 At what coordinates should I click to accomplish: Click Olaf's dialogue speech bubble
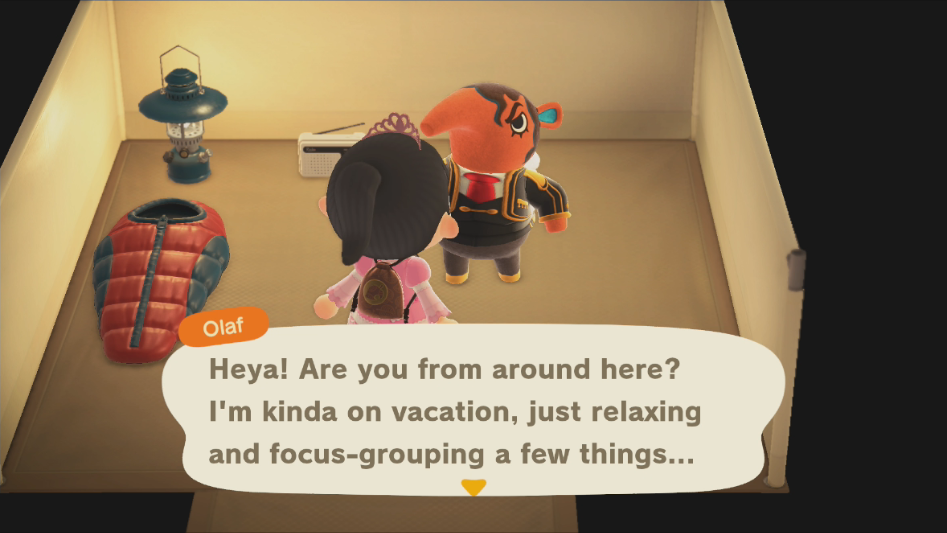pyautogui.click(x=472, y=410)
